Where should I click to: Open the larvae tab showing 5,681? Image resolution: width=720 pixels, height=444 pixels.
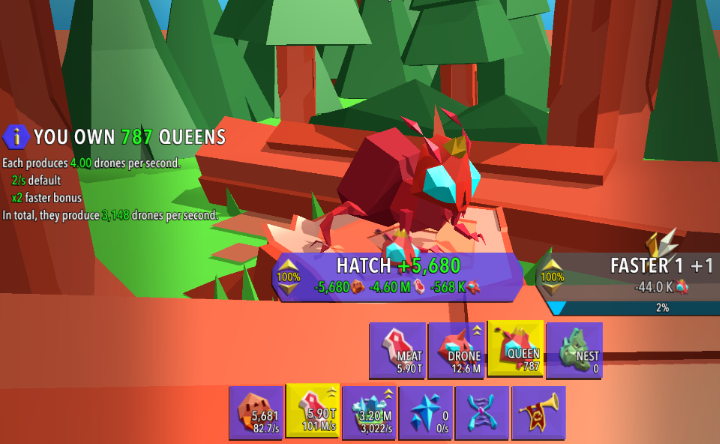[256, 412]
